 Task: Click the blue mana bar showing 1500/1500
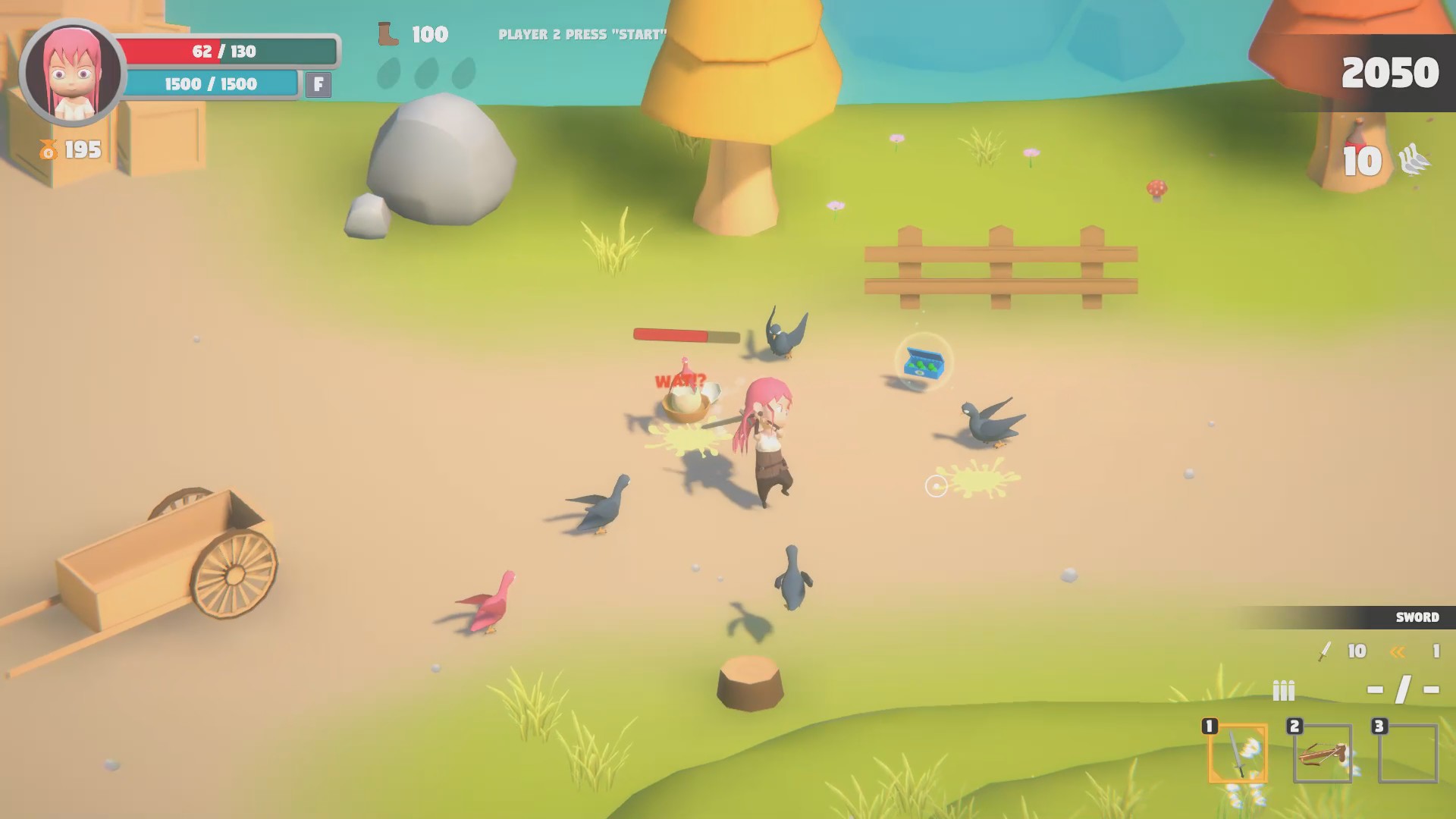tap(212, 84)
